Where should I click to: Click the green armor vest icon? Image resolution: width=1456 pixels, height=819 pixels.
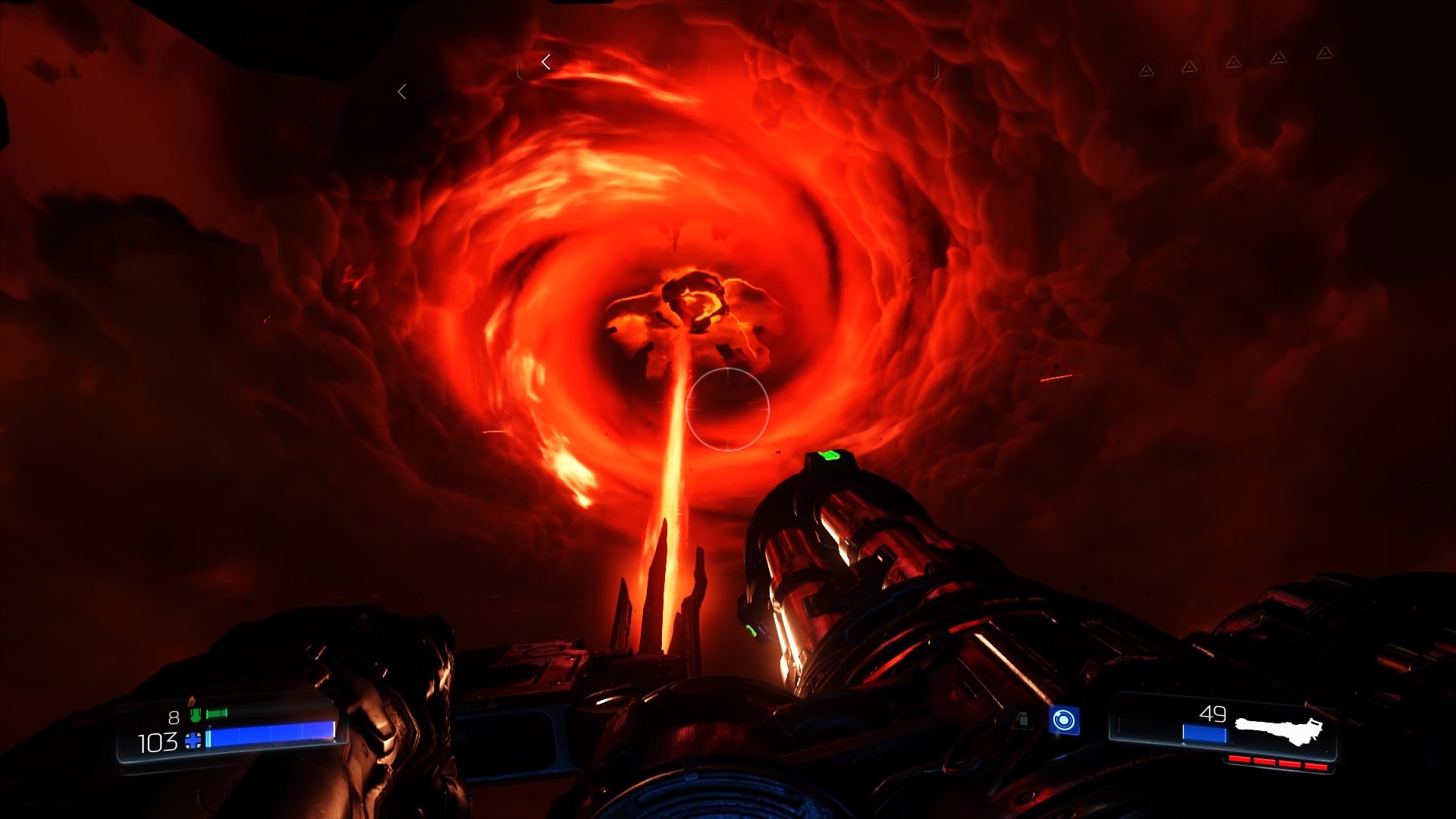[x=196, y=714]
